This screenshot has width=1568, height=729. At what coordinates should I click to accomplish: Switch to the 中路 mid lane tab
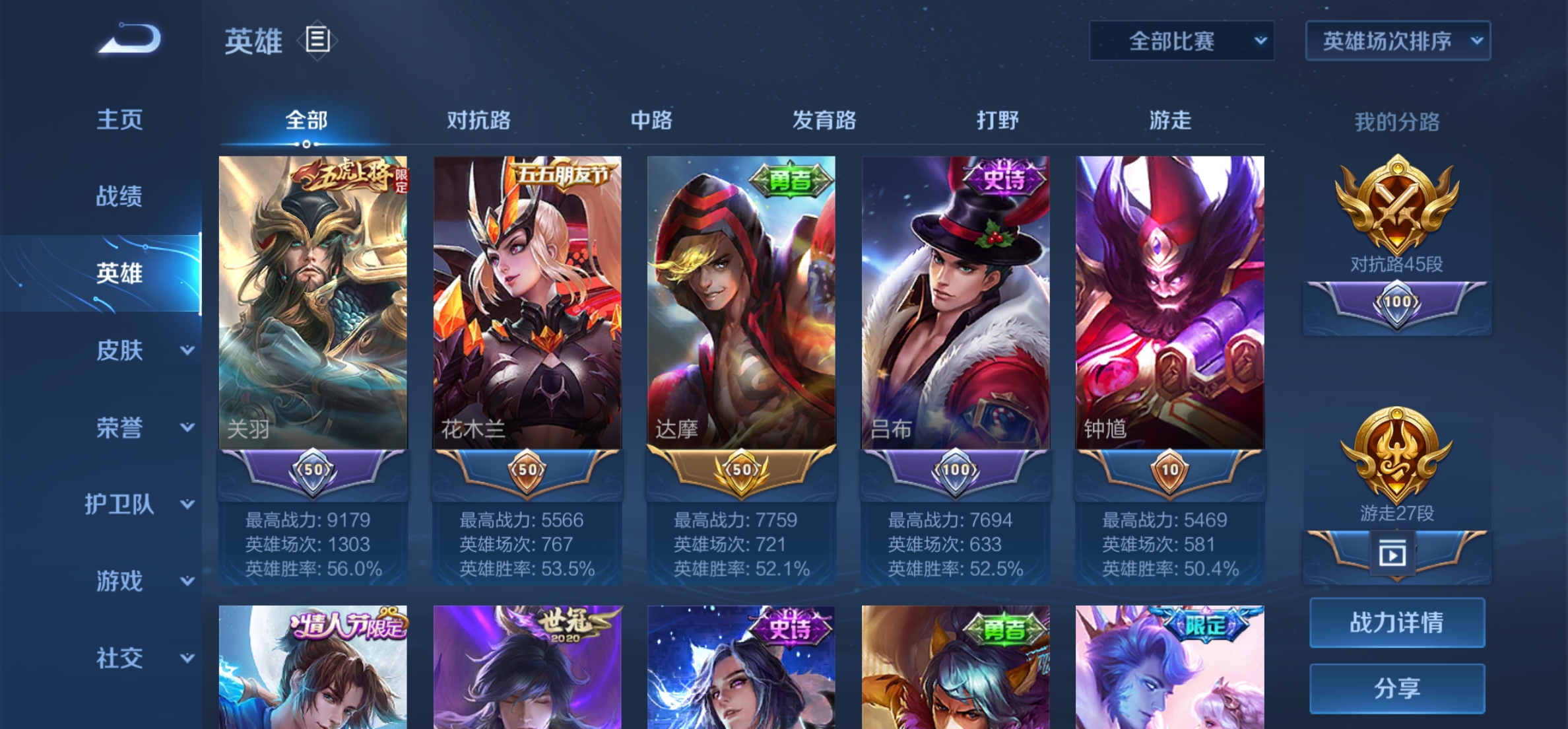tap(651, 120)
